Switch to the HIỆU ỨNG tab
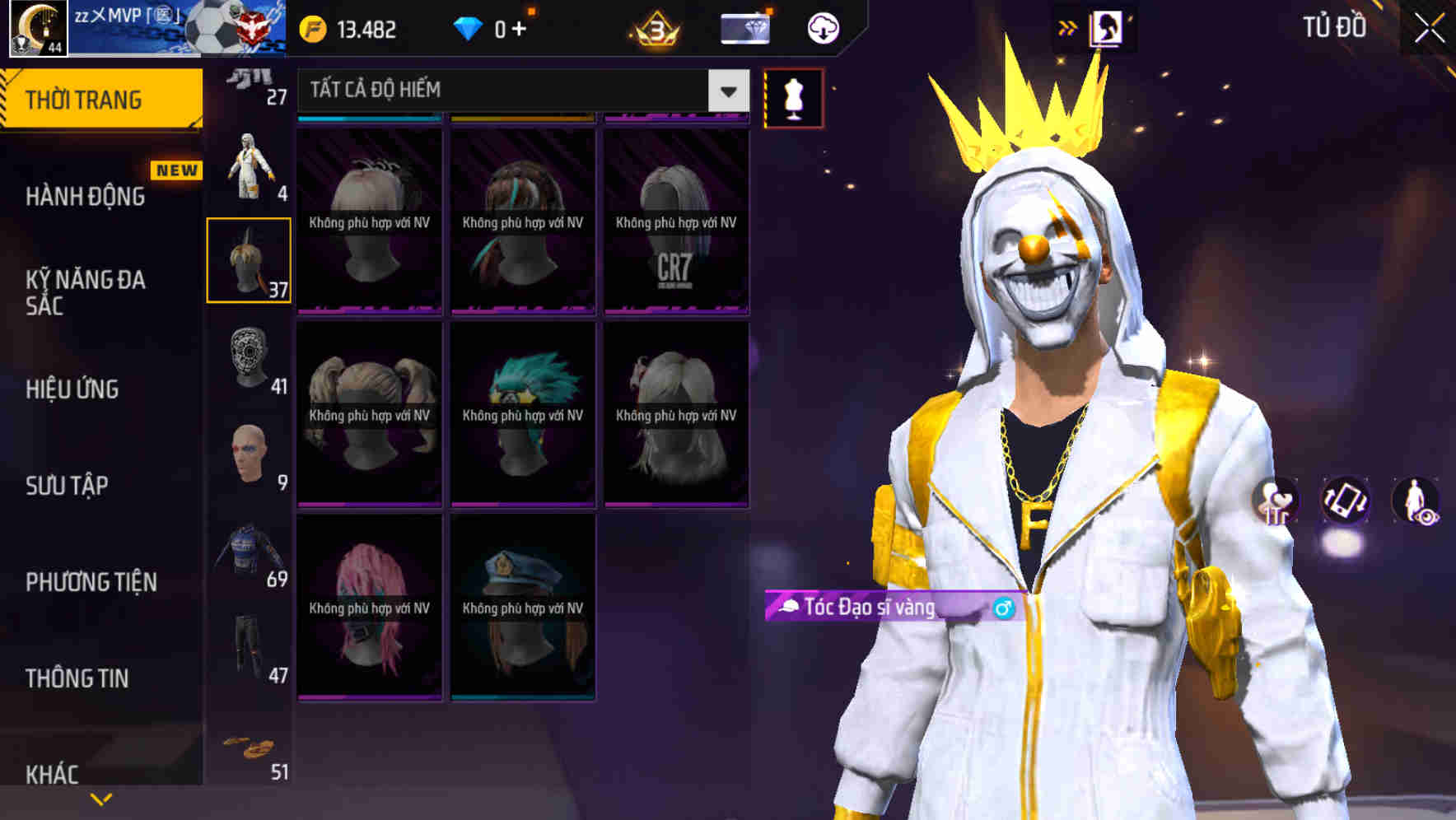Screen dimensions: 1456x820 click(x=74, y=389)
